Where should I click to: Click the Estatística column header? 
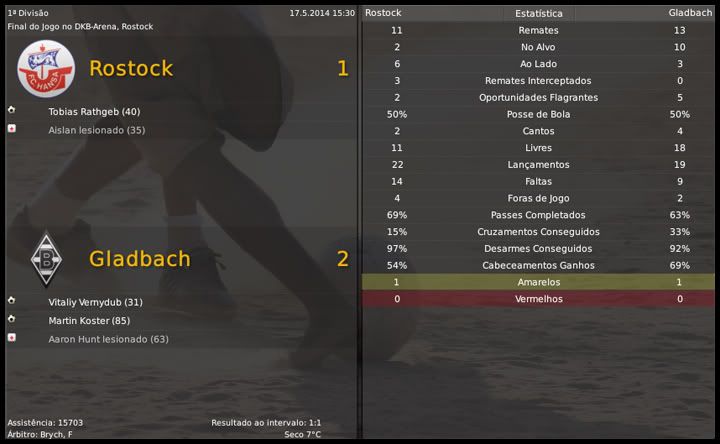coord(538,14)
